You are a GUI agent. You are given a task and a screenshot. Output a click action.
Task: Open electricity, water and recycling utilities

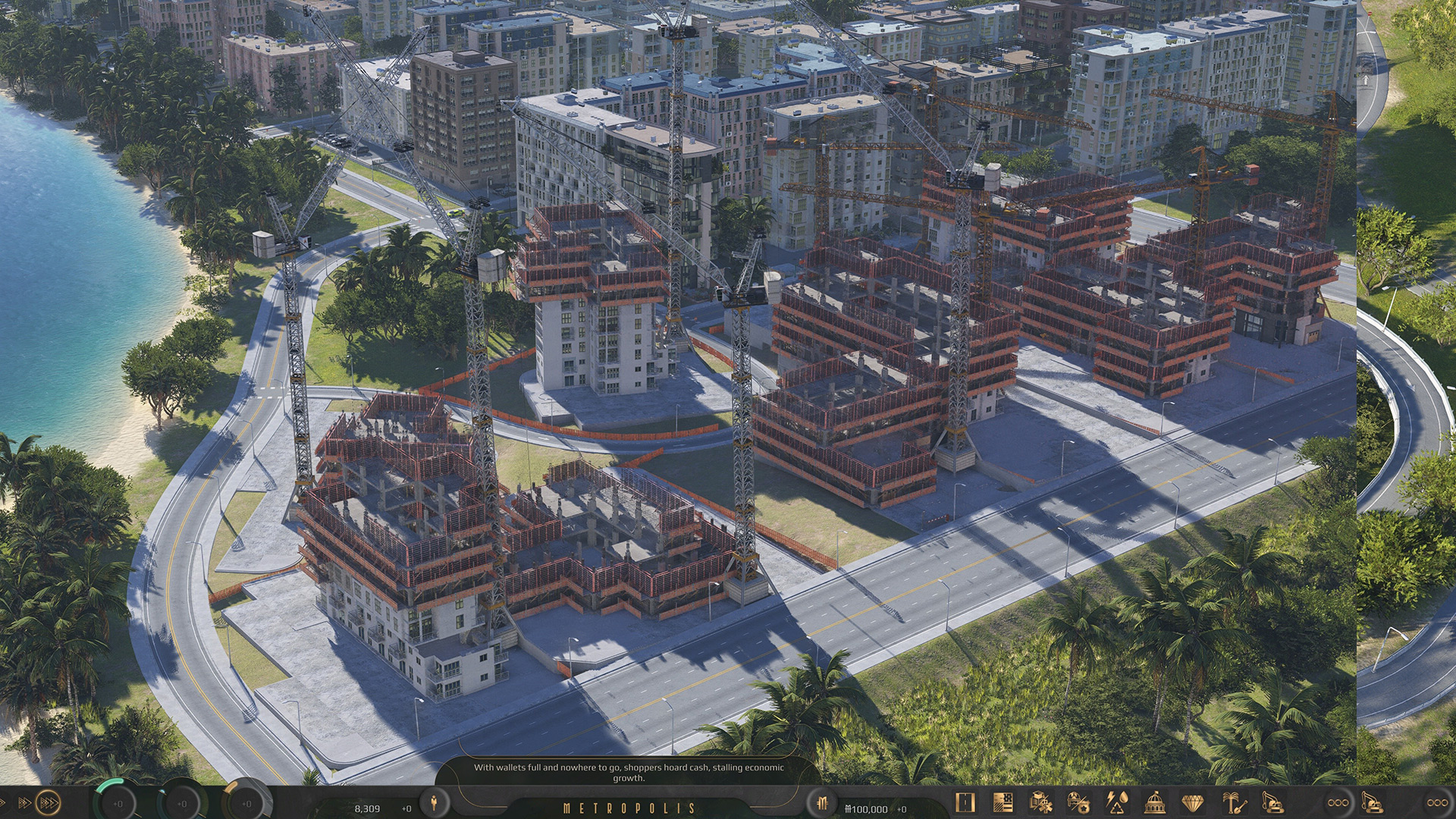(1116, 802)
